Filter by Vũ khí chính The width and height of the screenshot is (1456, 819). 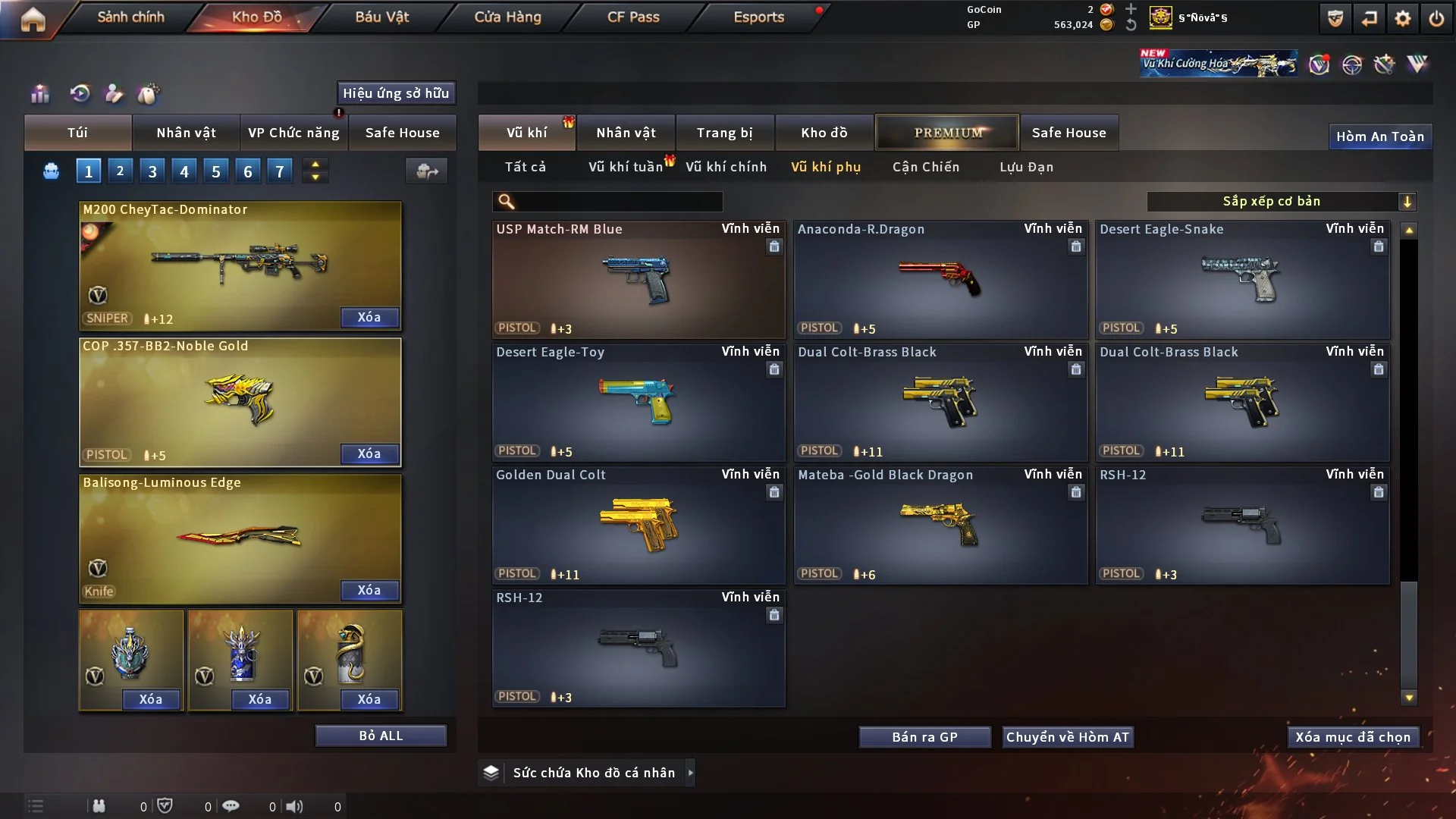tap(726, 167)
